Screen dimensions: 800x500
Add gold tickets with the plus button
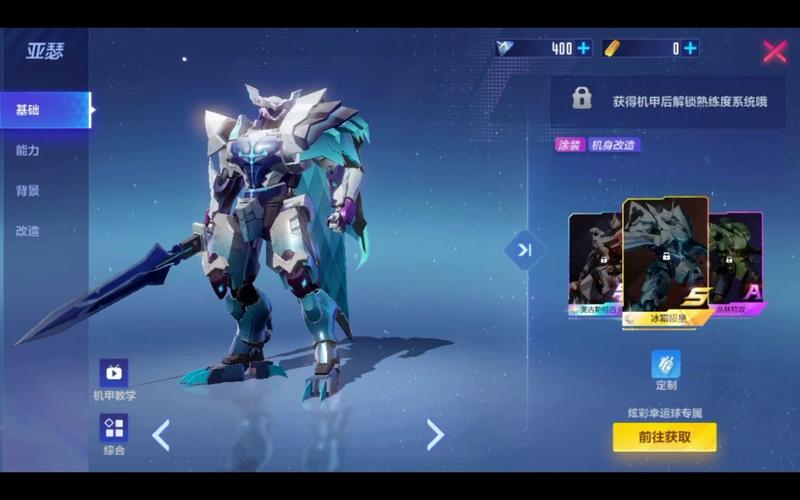[690, 48]
